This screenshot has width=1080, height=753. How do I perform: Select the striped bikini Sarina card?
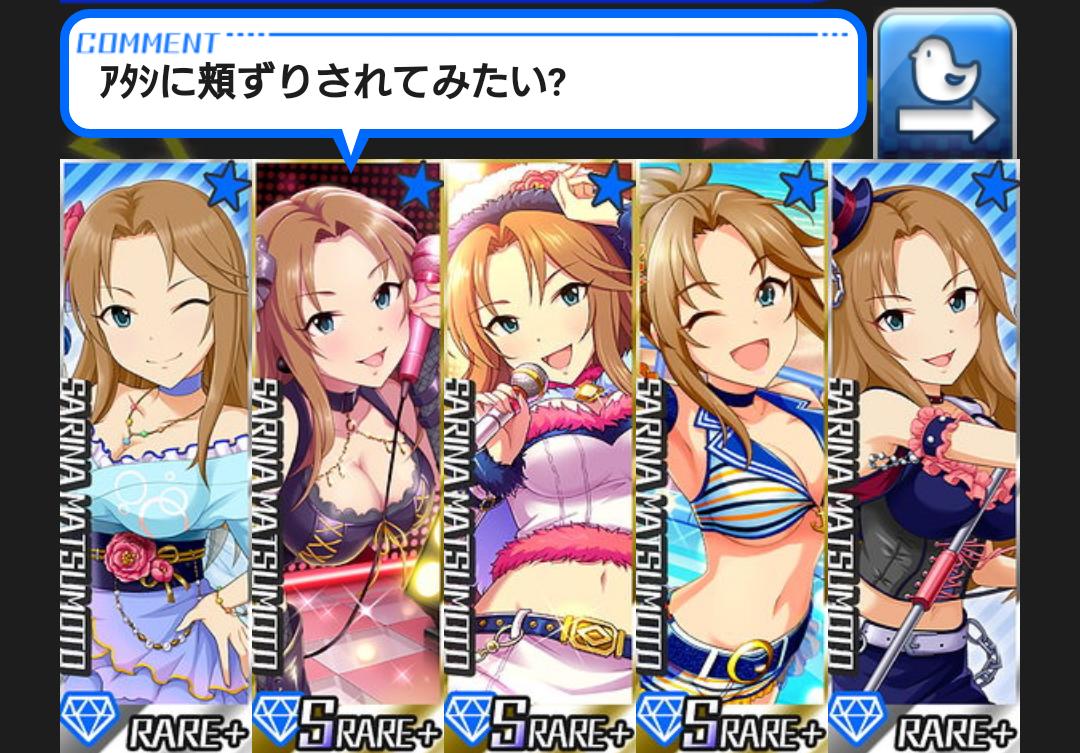tap(732, 450)
